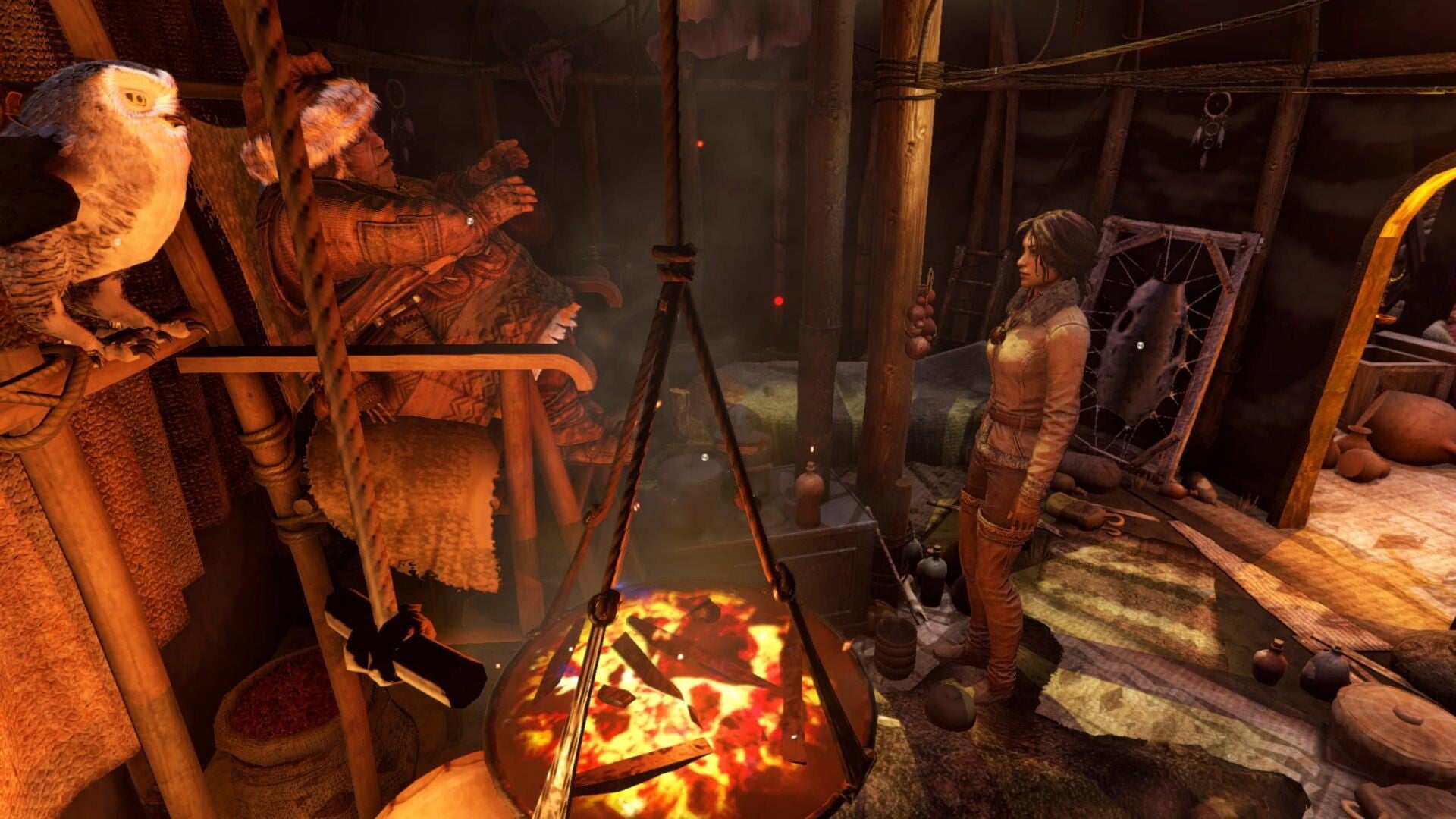Select the hotspot dot on the stretched hide
Image resolution: width=1456 pixels, height=819 pixels.
pyautogui.click(x=1139, y=345)
